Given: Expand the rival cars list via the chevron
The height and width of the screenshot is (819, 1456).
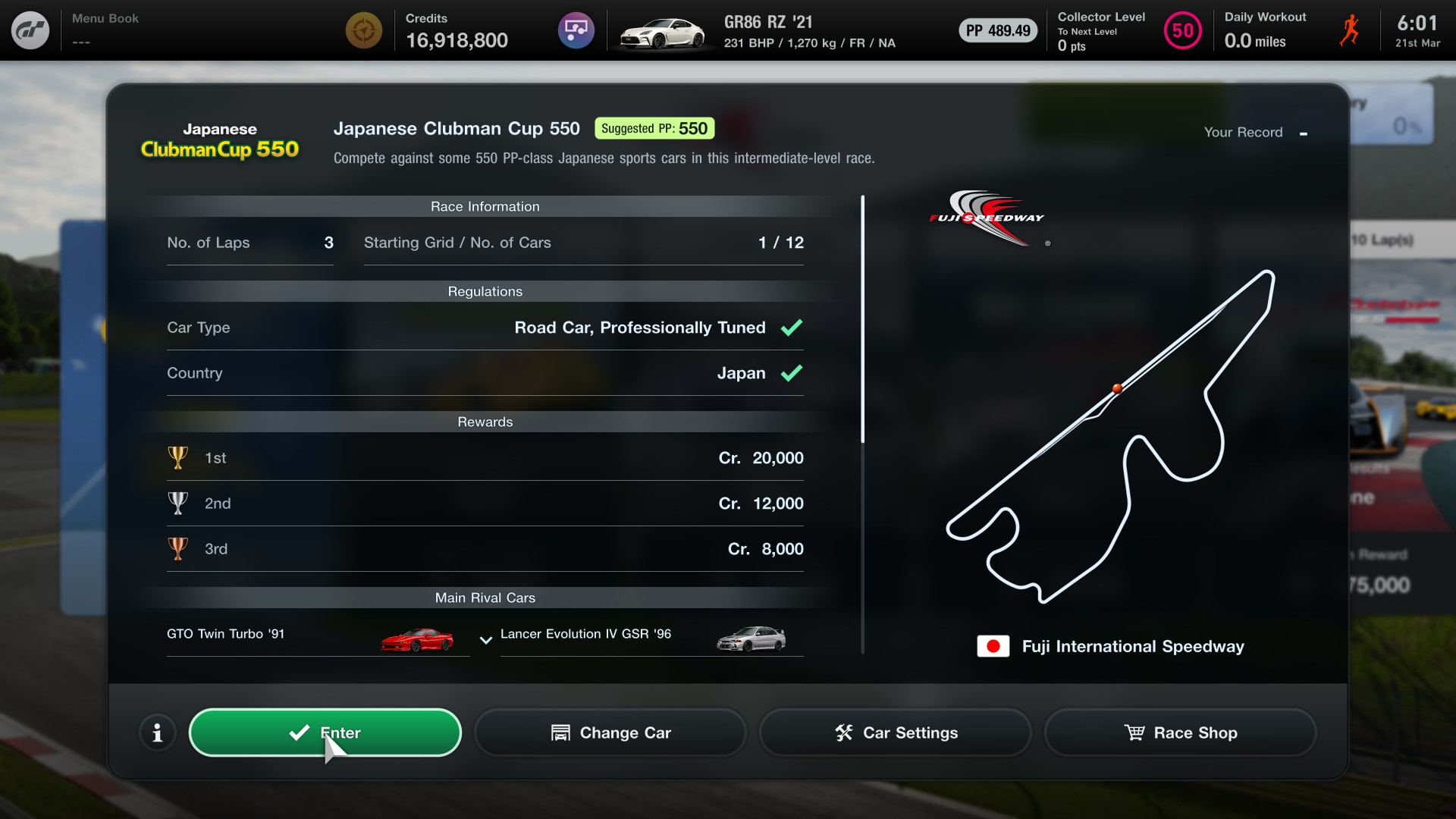Looking at the screenshot, I should 485,641.
